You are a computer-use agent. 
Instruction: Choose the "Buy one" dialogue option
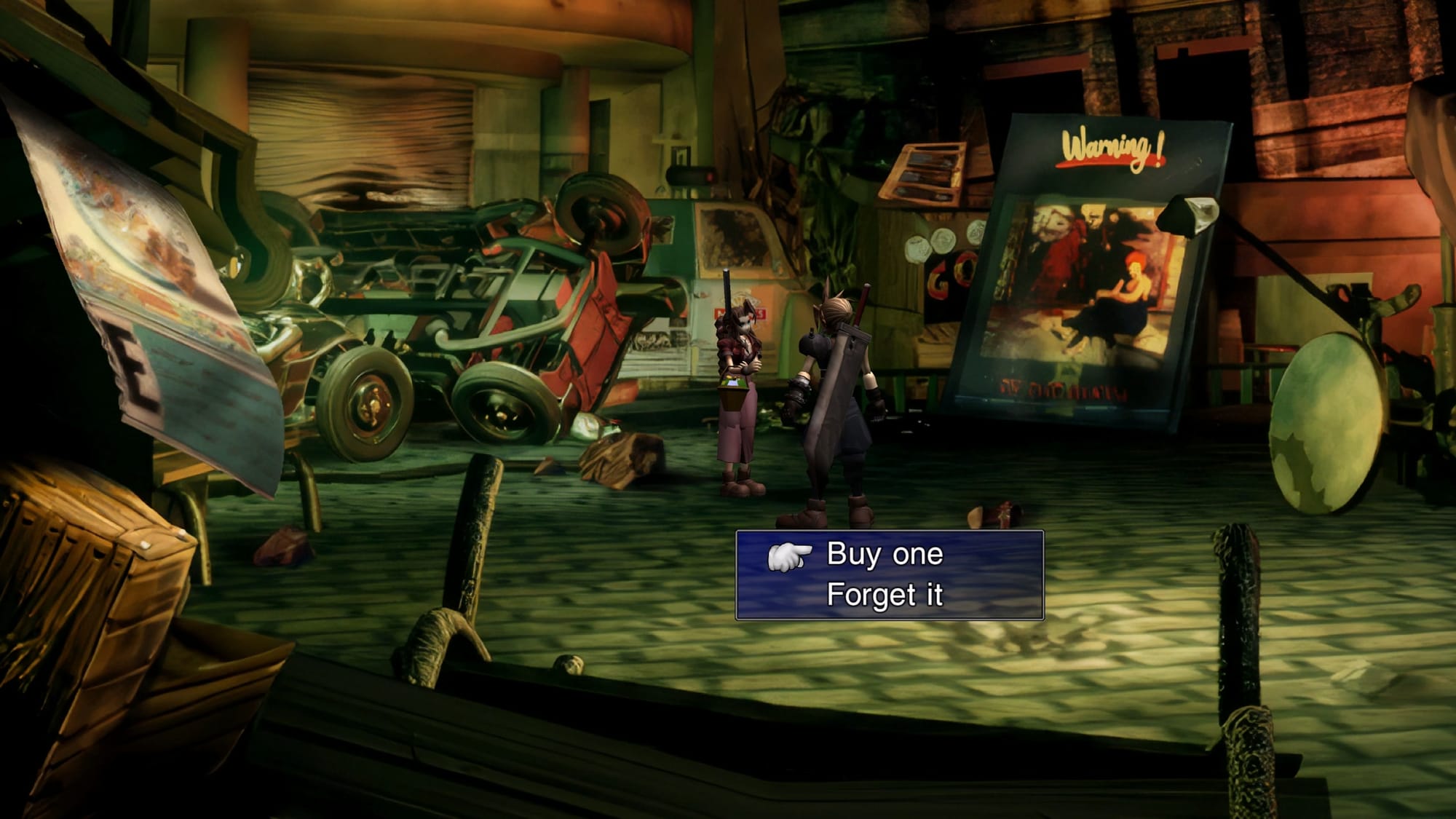click(885, 555)
